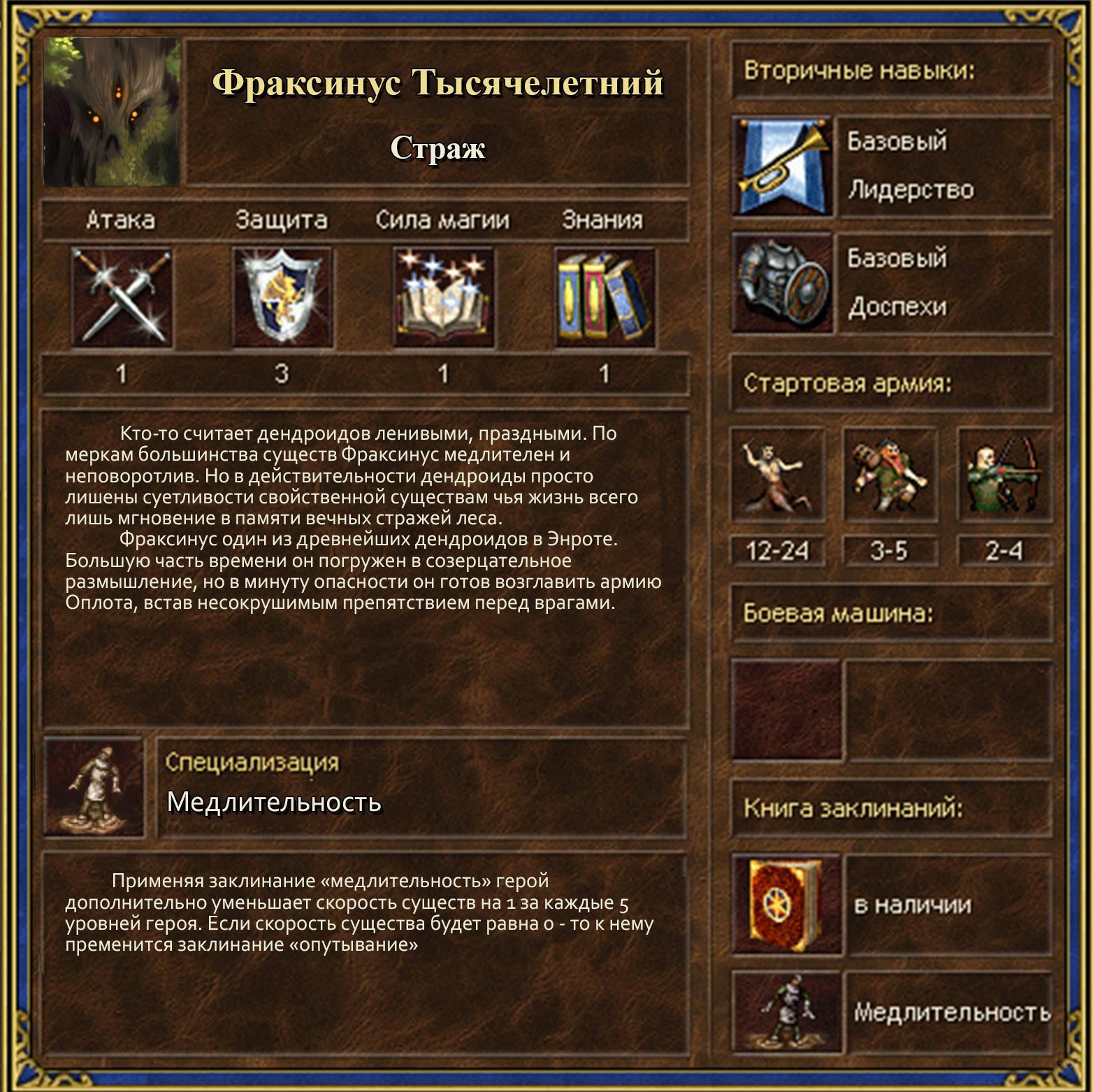Select the wood elf archer unit
Screen dimensions: 1093x1092
coord(1004,475)
